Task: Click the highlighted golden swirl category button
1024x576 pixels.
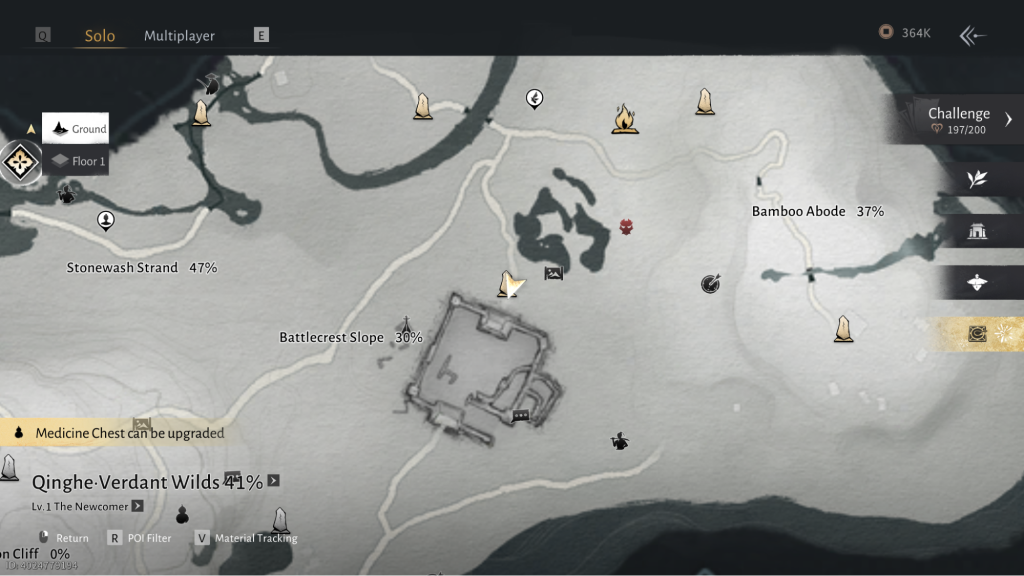Action: (978, 335)
